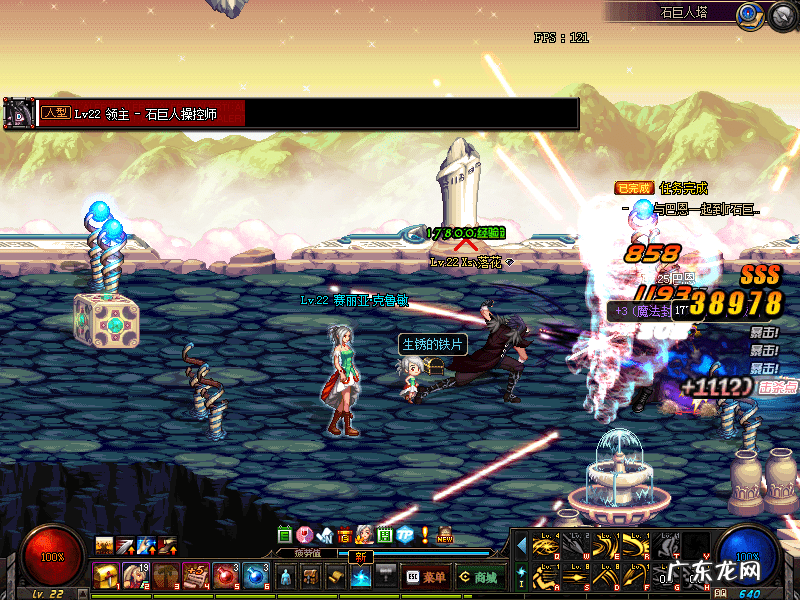This screenshot has width=800, height=600.
Task: Collapse the skill bar with blue arrow
Action: [x=521, y=546]
